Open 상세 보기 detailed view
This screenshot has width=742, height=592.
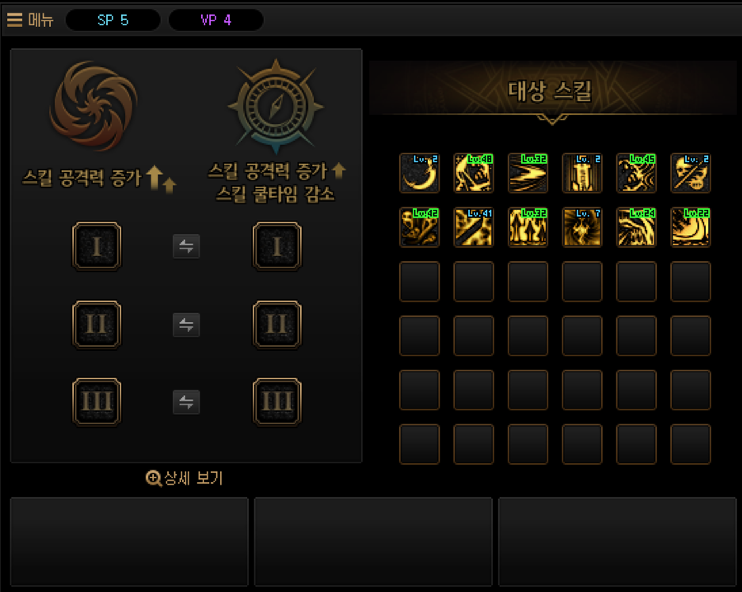click(x=185, y=478)
